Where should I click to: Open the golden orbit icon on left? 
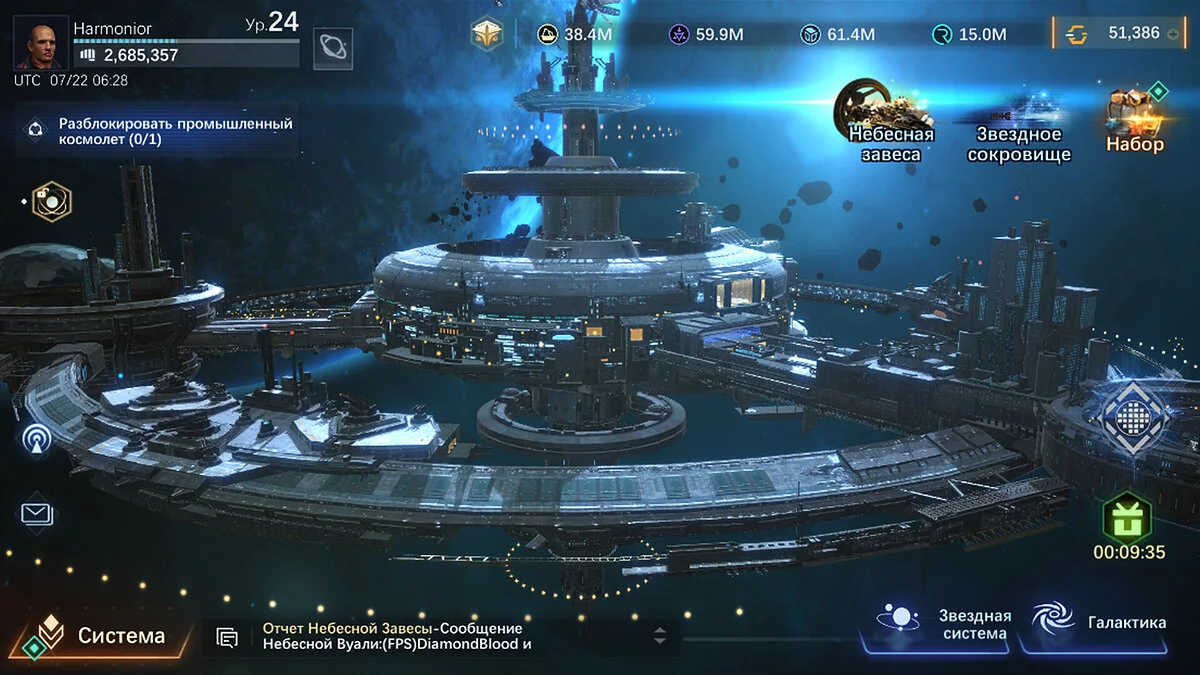click(47, 201)
